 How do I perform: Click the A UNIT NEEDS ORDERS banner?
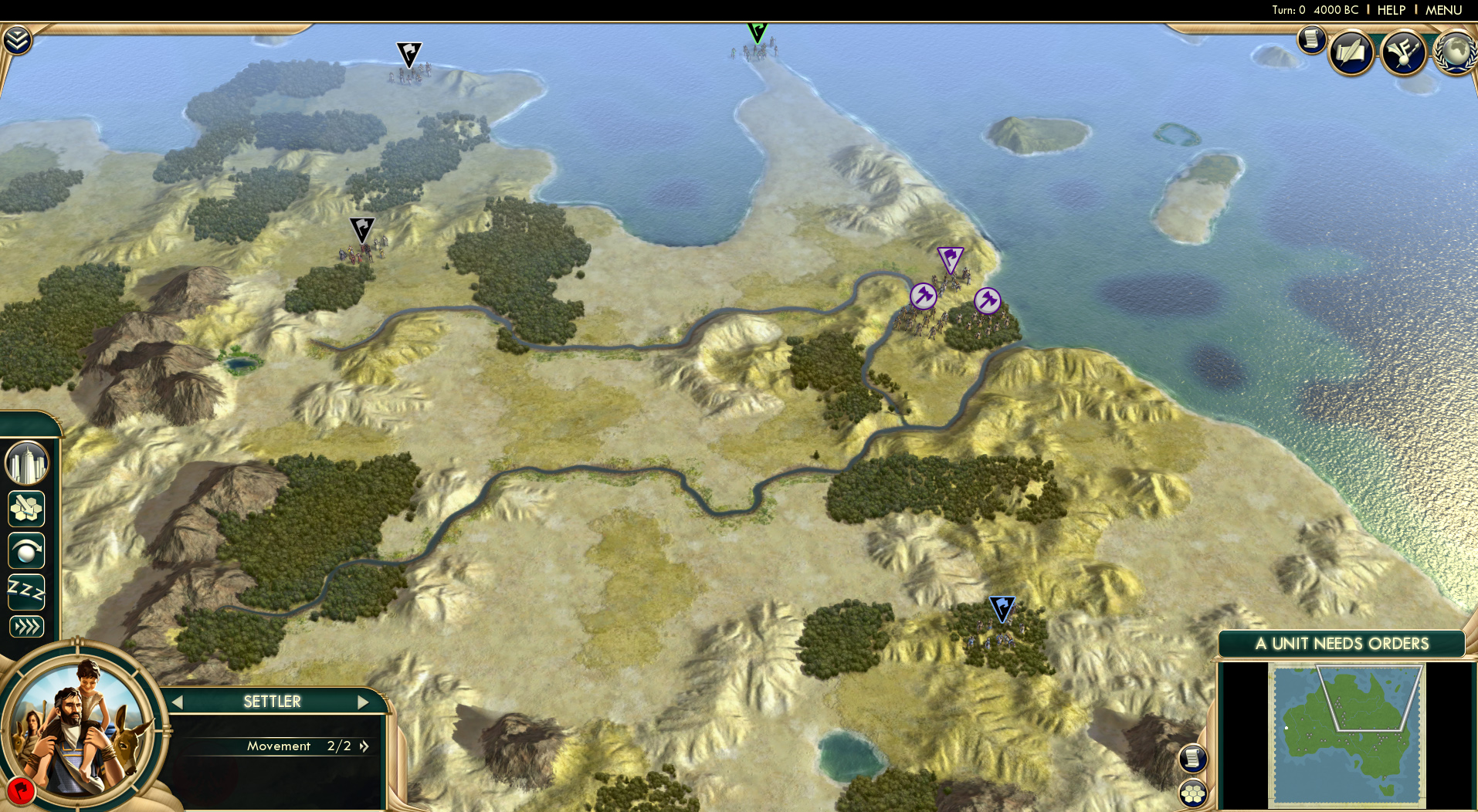tap(1341, 643)
